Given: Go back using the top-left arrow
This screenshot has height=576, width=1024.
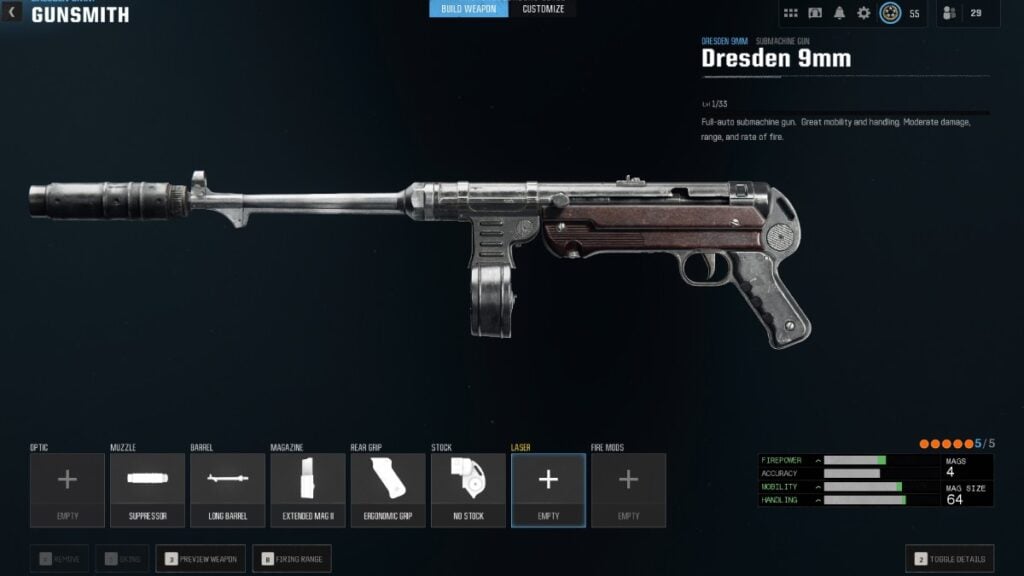Looking at the screenshot, I should click(x=12, y=13).
